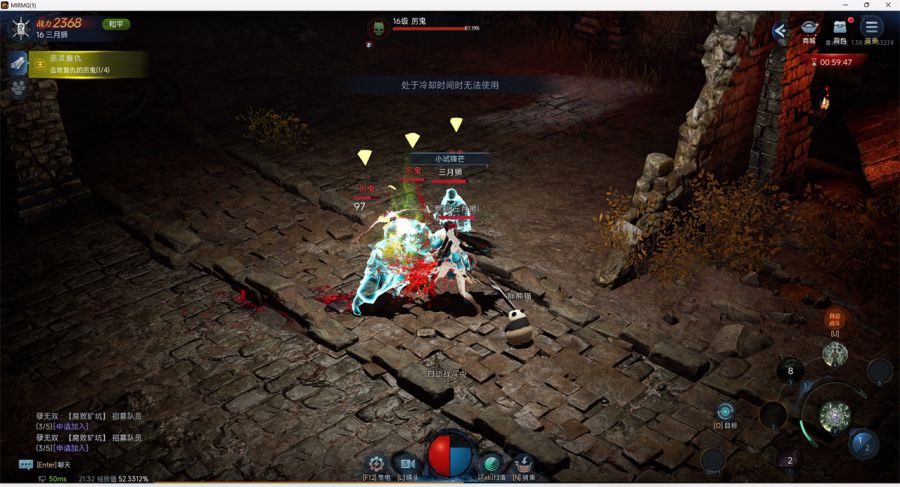Image resolution: width=900 pixels, height=487 pixels.
Task: Use the large main attack skill
Action: (x=834, y=415)
